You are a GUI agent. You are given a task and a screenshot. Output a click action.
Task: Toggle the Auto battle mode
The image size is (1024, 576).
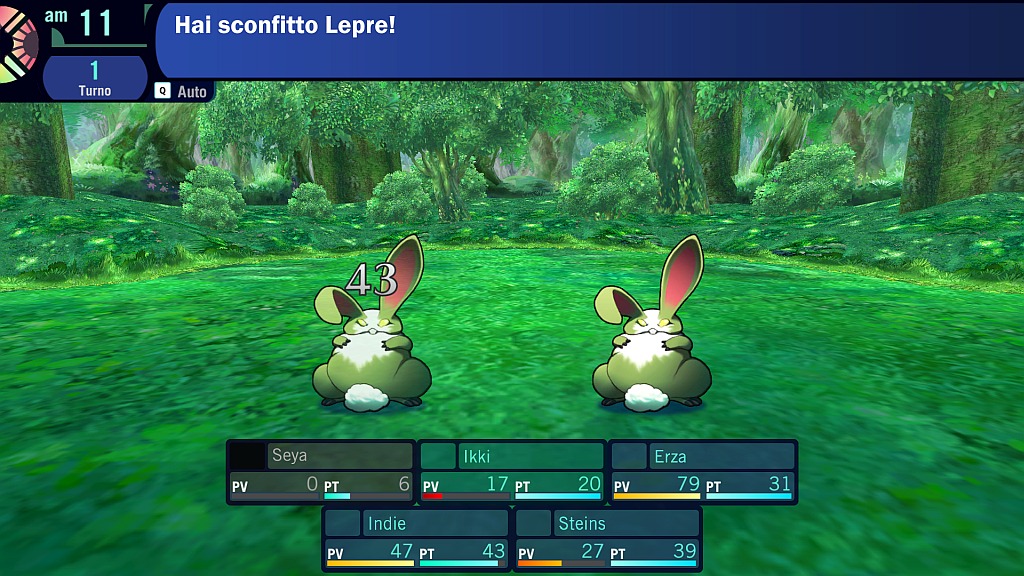tap(181, 91)
